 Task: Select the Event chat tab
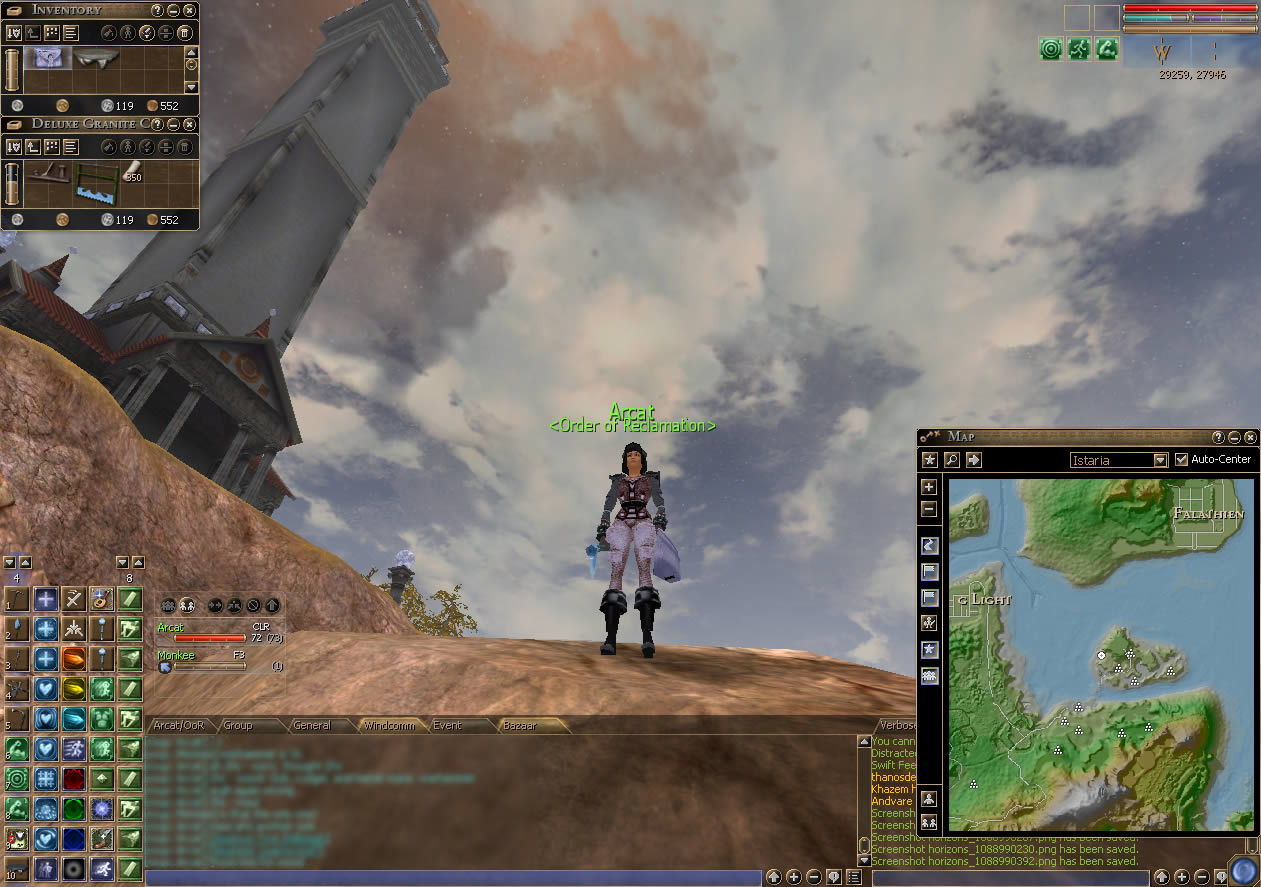[x=447, y=725]
